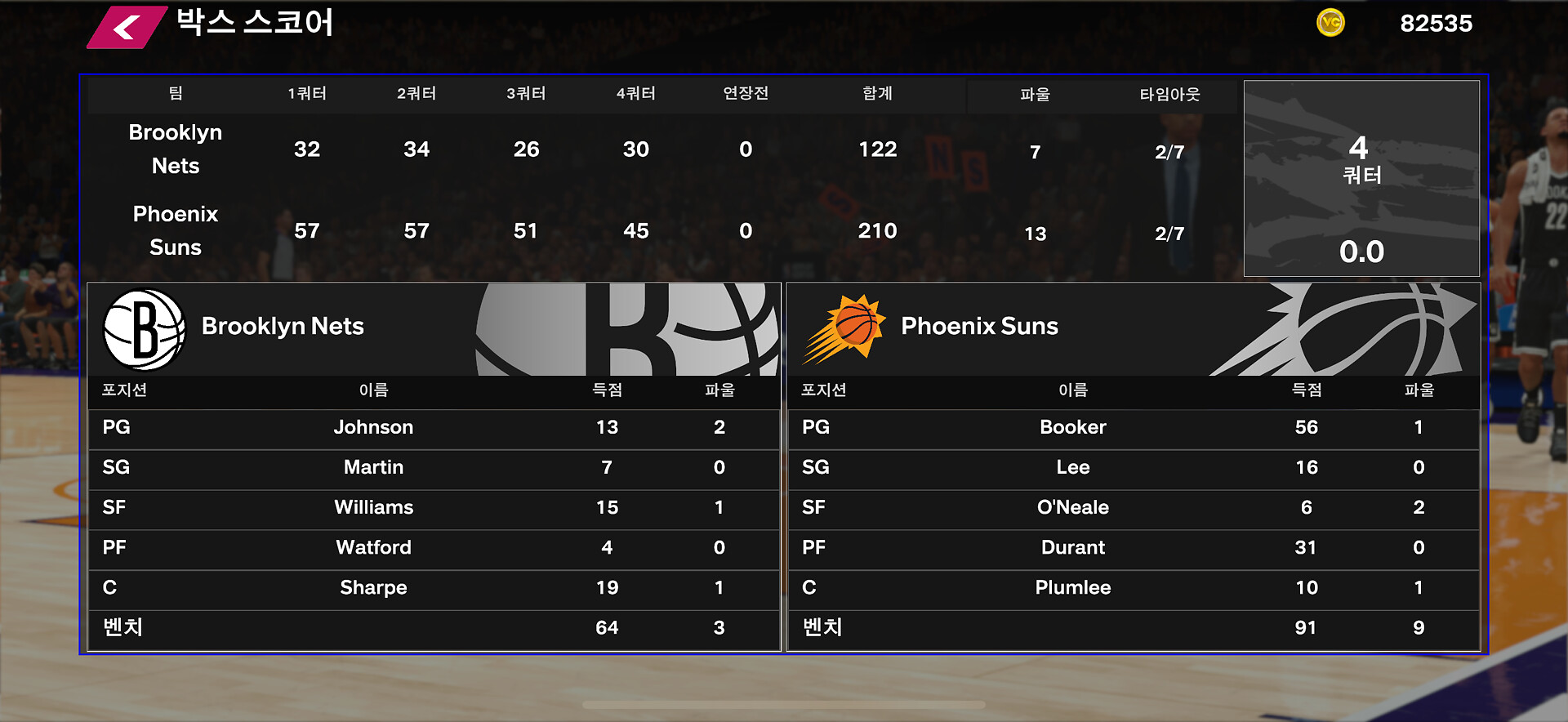1568x722 pixels.
Task: Select Durant's player row
Action: tap(1133, 547)
